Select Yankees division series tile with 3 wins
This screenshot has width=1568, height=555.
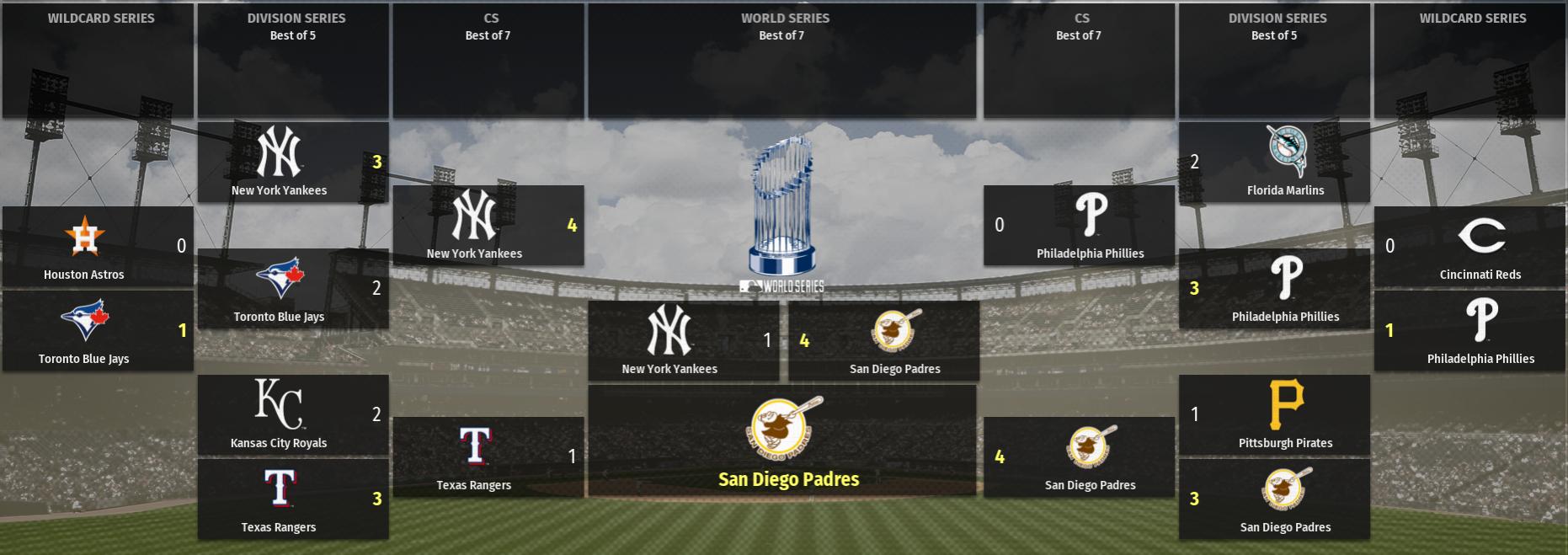pos(292,163)
